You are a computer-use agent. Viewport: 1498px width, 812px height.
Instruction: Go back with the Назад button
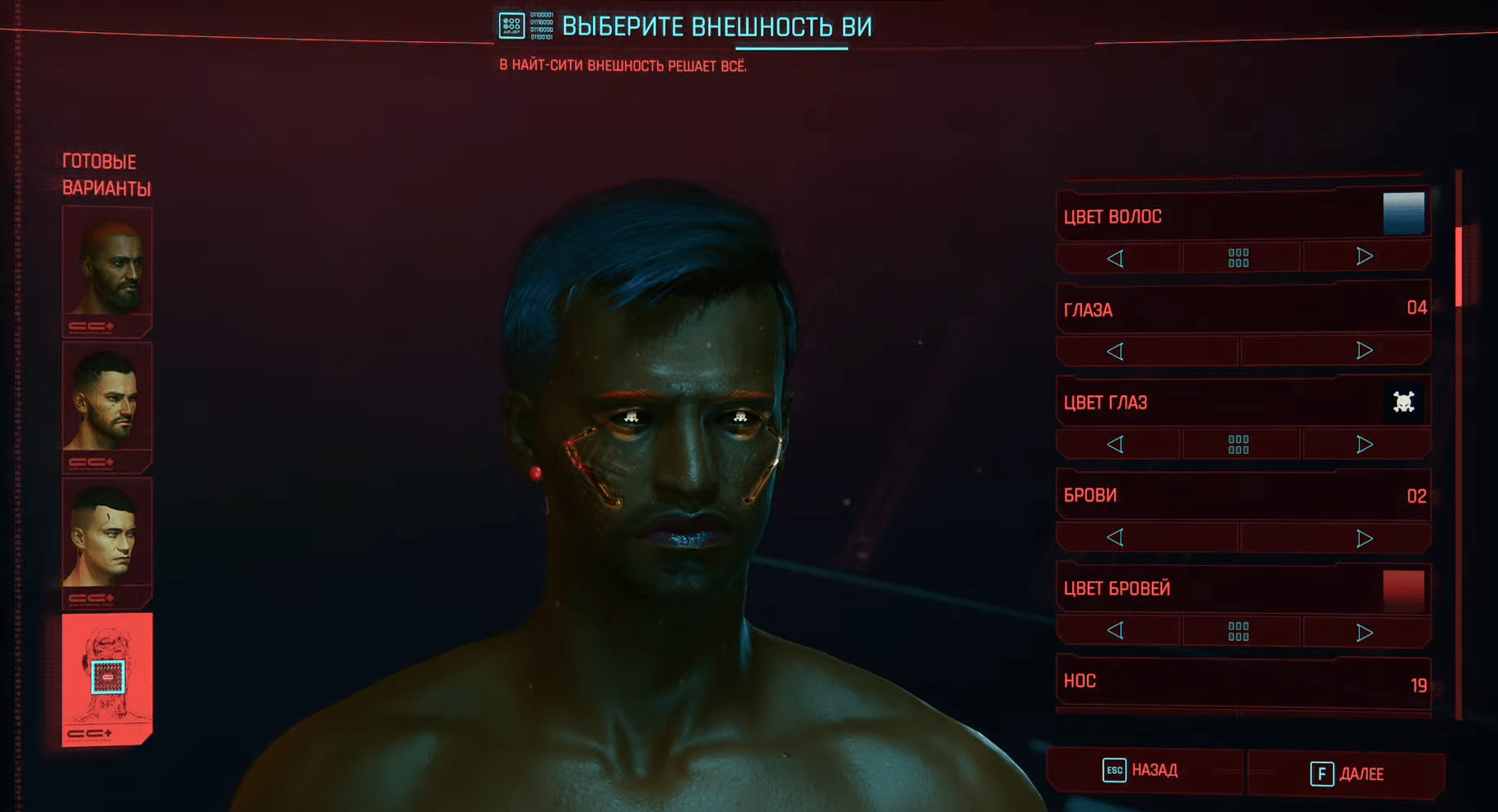coord(1142,771)
